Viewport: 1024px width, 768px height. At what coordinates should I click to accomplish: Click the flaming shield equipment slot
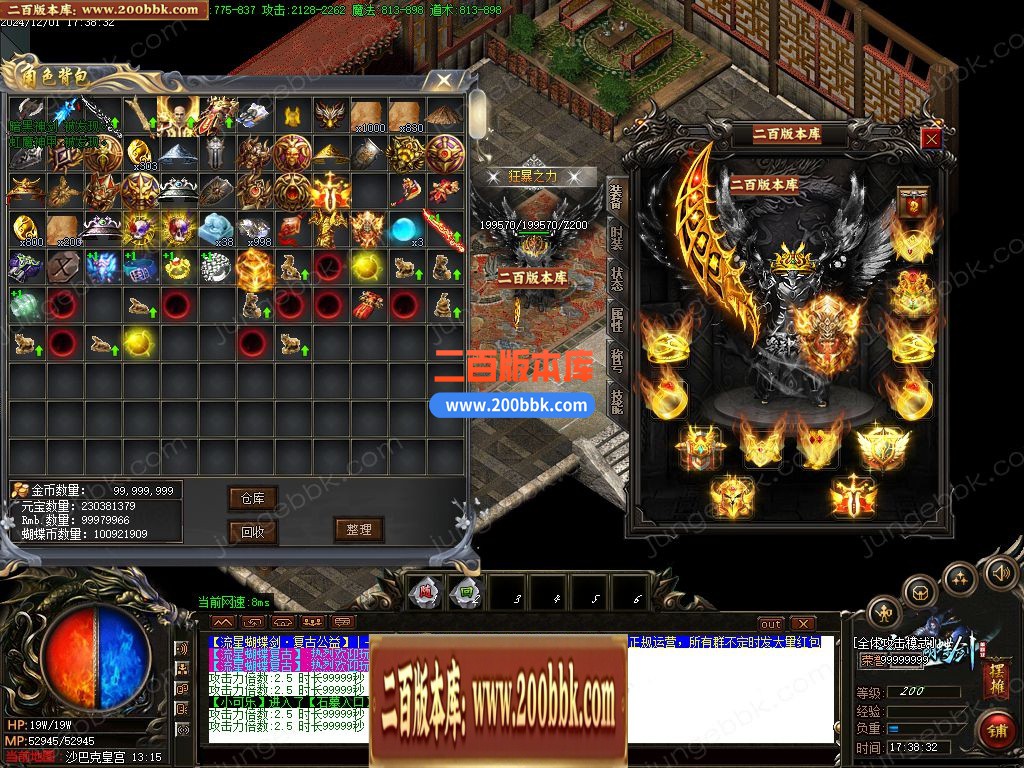826,327
